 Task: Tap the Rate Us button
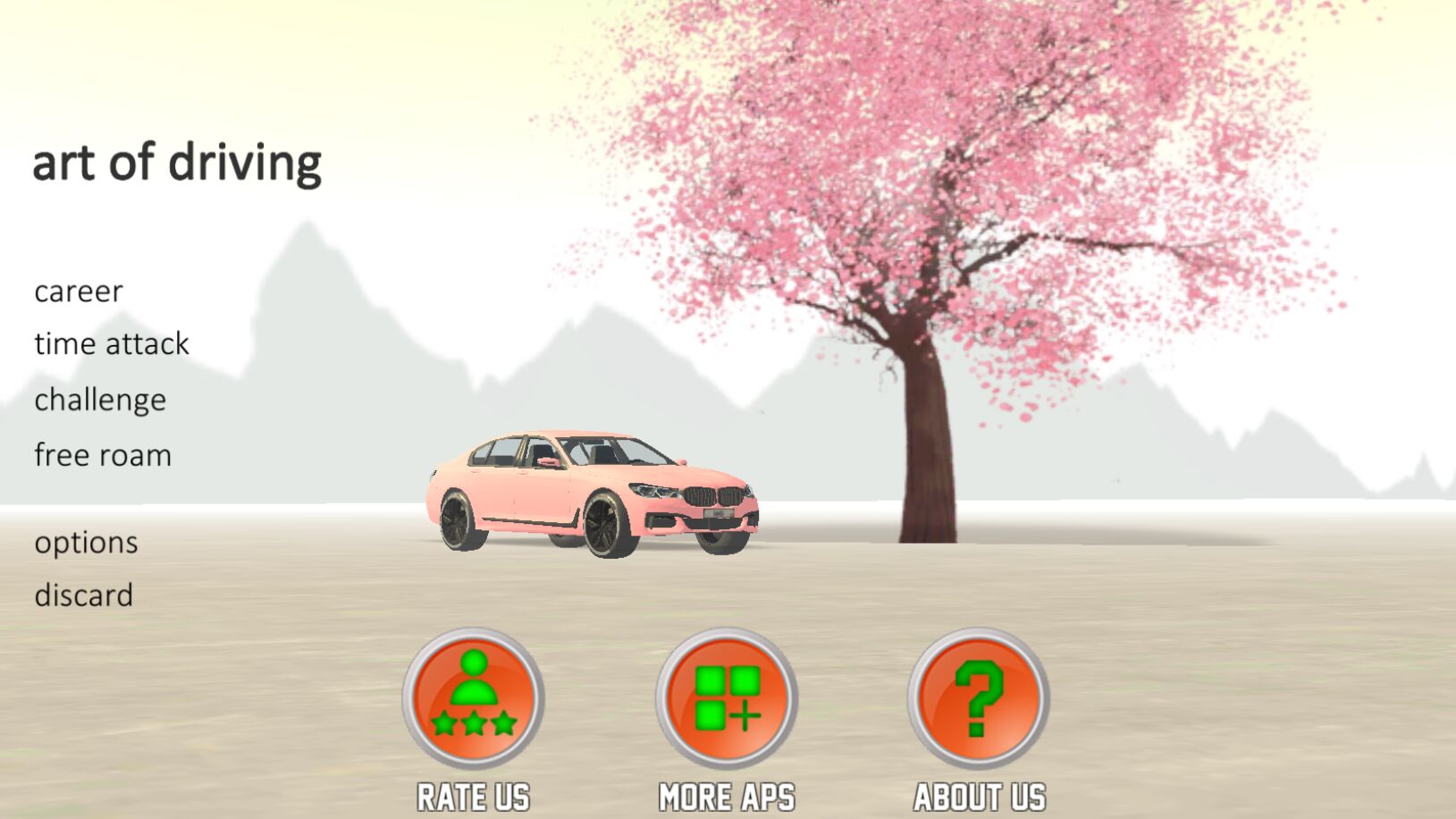coord(473,698)
